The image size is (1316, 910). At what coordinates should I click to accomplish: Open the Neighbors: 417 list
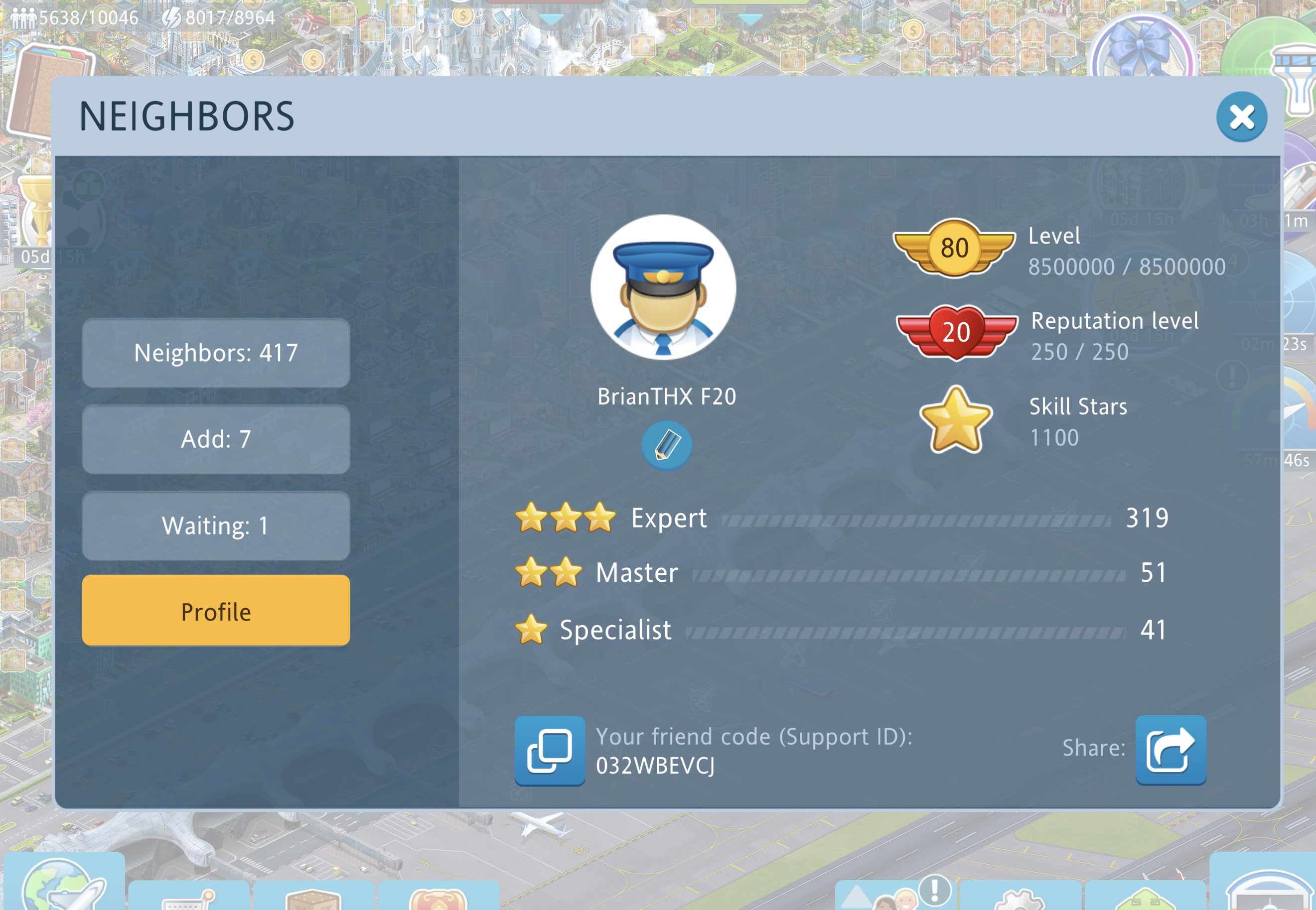point(216,353)
